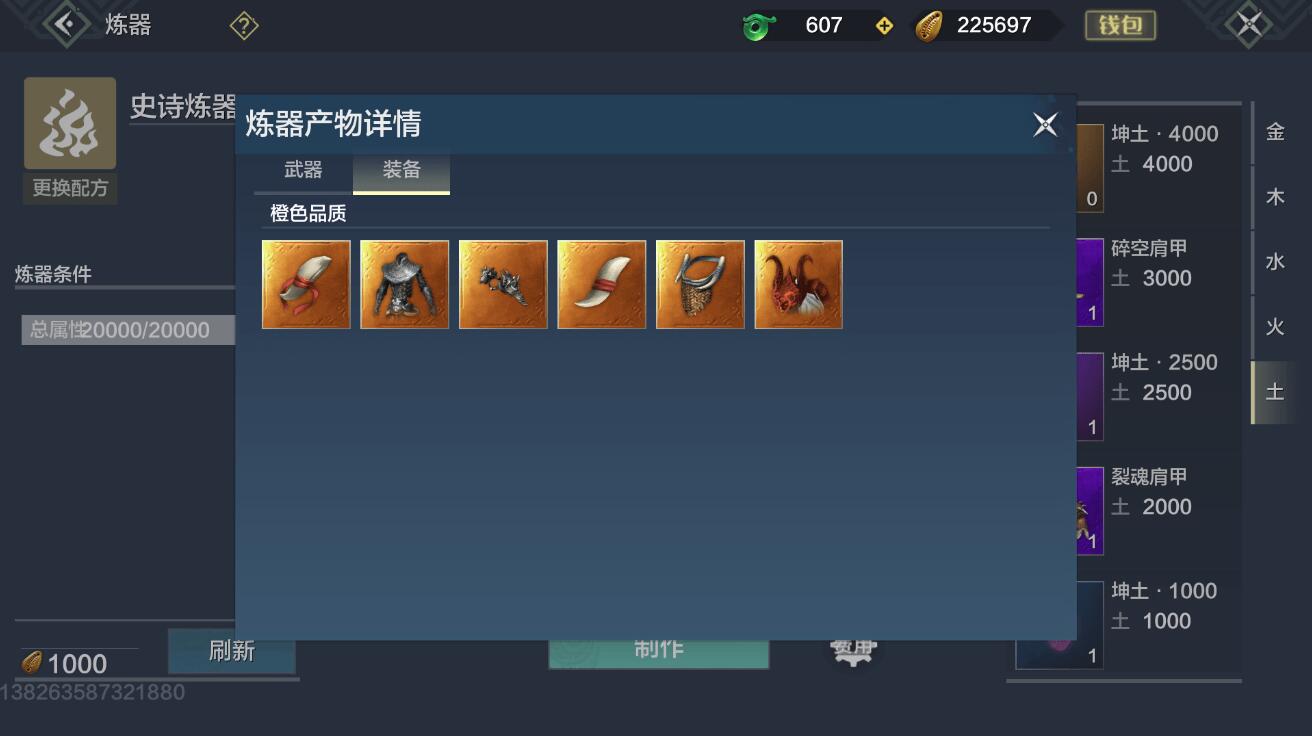Image resolution: width=1312 pixels, height=736 pixels.
Task: Select the chainmail chest armor equipment icon
Action: coord(404,284)
